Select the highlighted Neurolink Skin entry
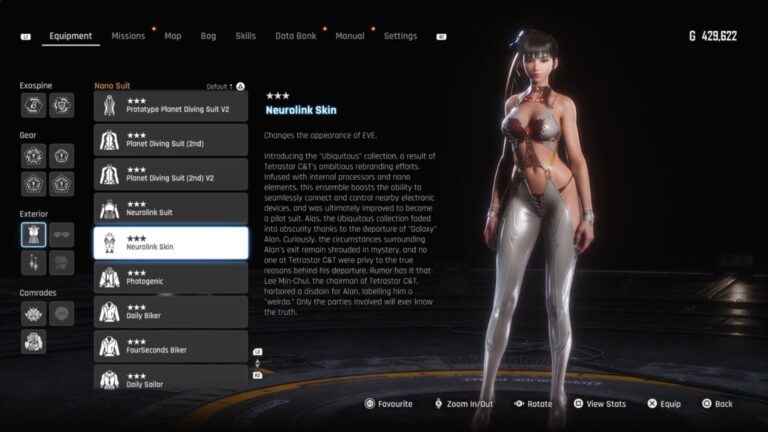768x432 pixels. click(171, 243)
